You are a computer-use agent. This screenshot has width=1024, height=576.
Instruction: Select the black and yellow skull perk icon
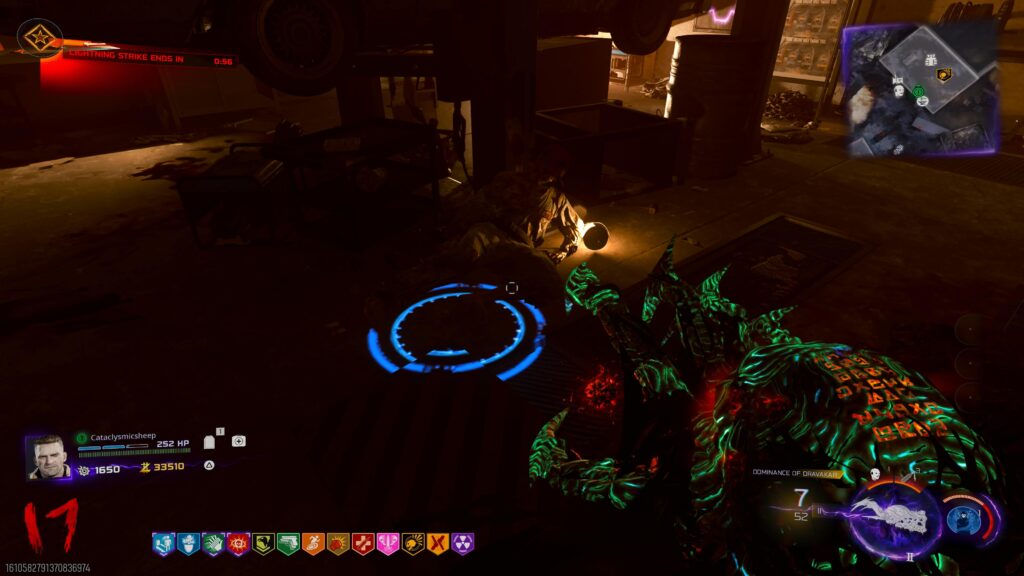(412, 544)
